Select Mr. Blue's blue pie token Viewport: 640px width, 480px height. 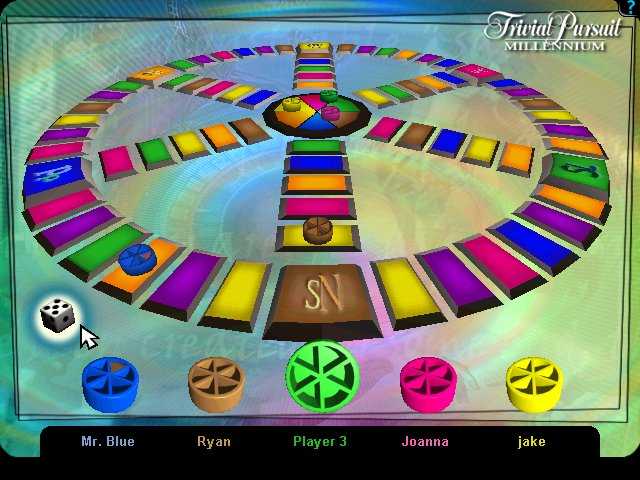click(109, 383)
